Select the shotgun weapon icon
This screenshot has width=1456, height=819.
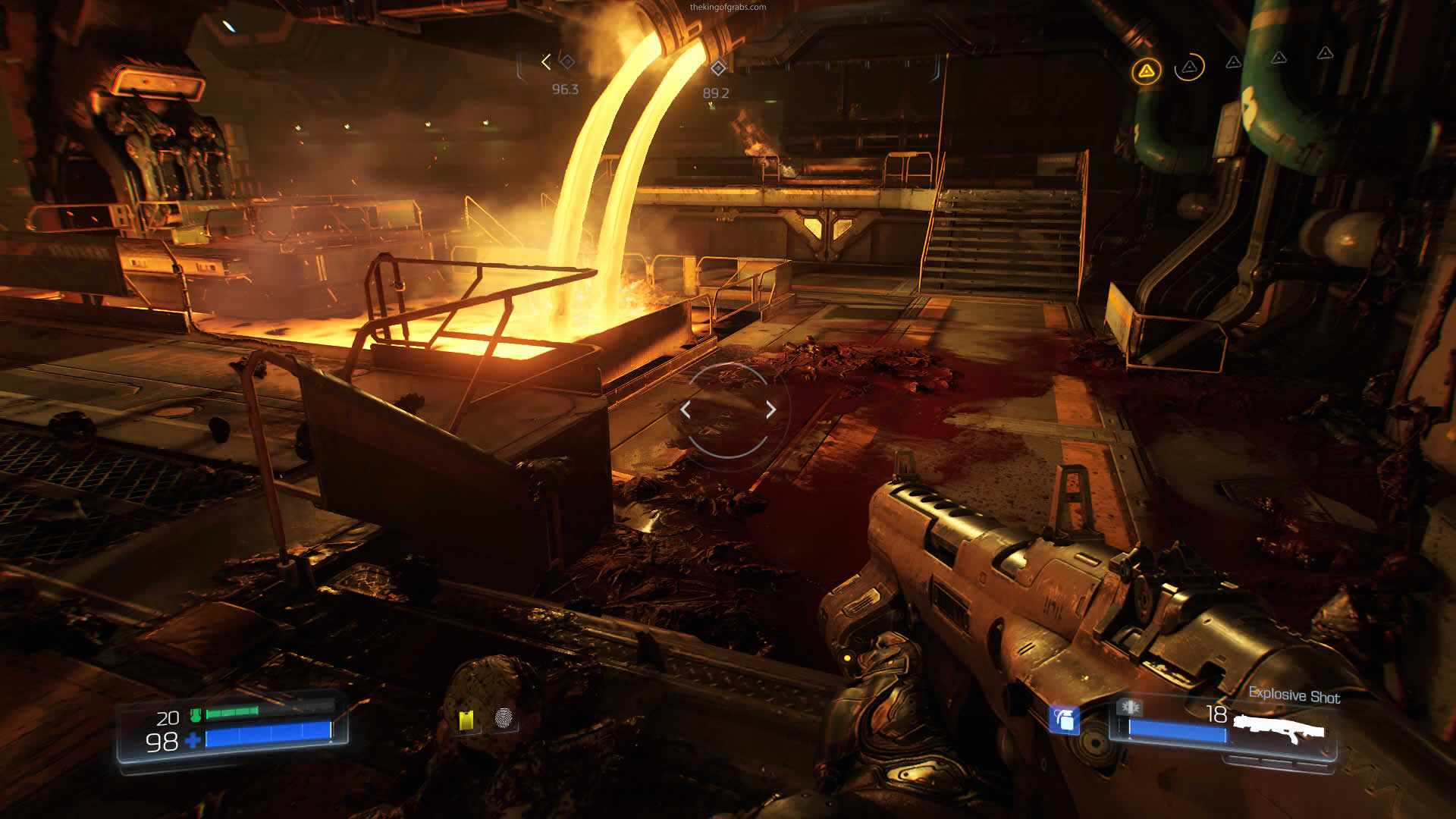tap(1279, 730)
